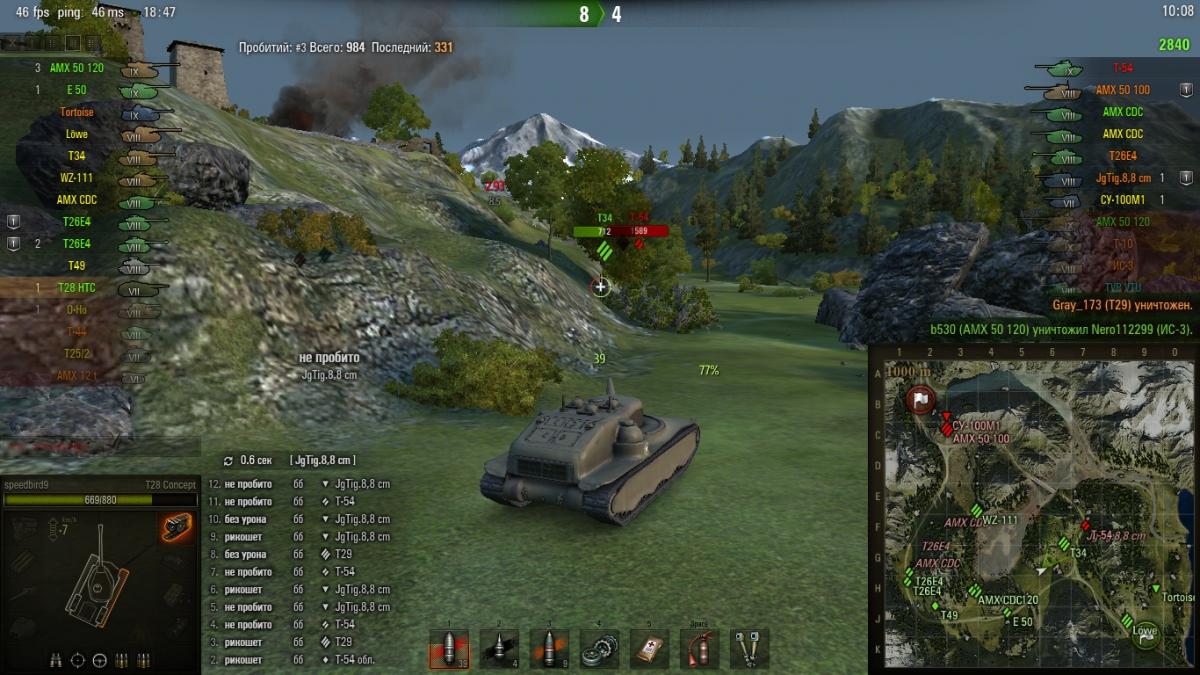Use the gear-wheel consumable in slot four

tap(599, 649)
